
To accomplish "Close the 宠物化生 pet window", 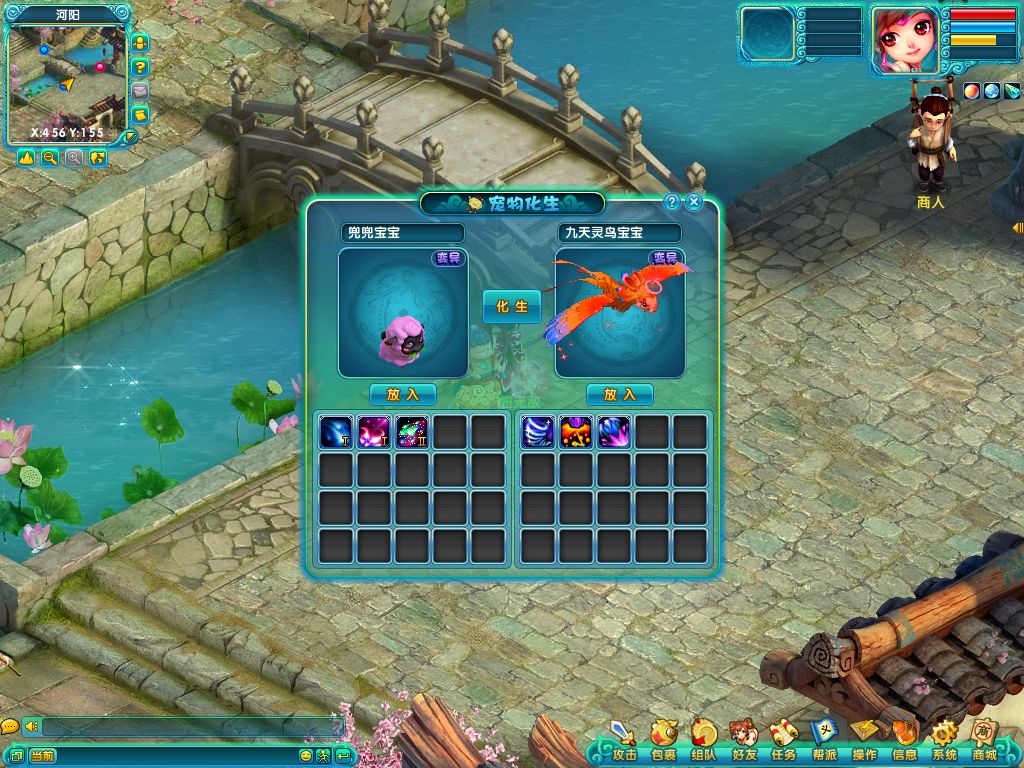I will click(x=692, y=202).
